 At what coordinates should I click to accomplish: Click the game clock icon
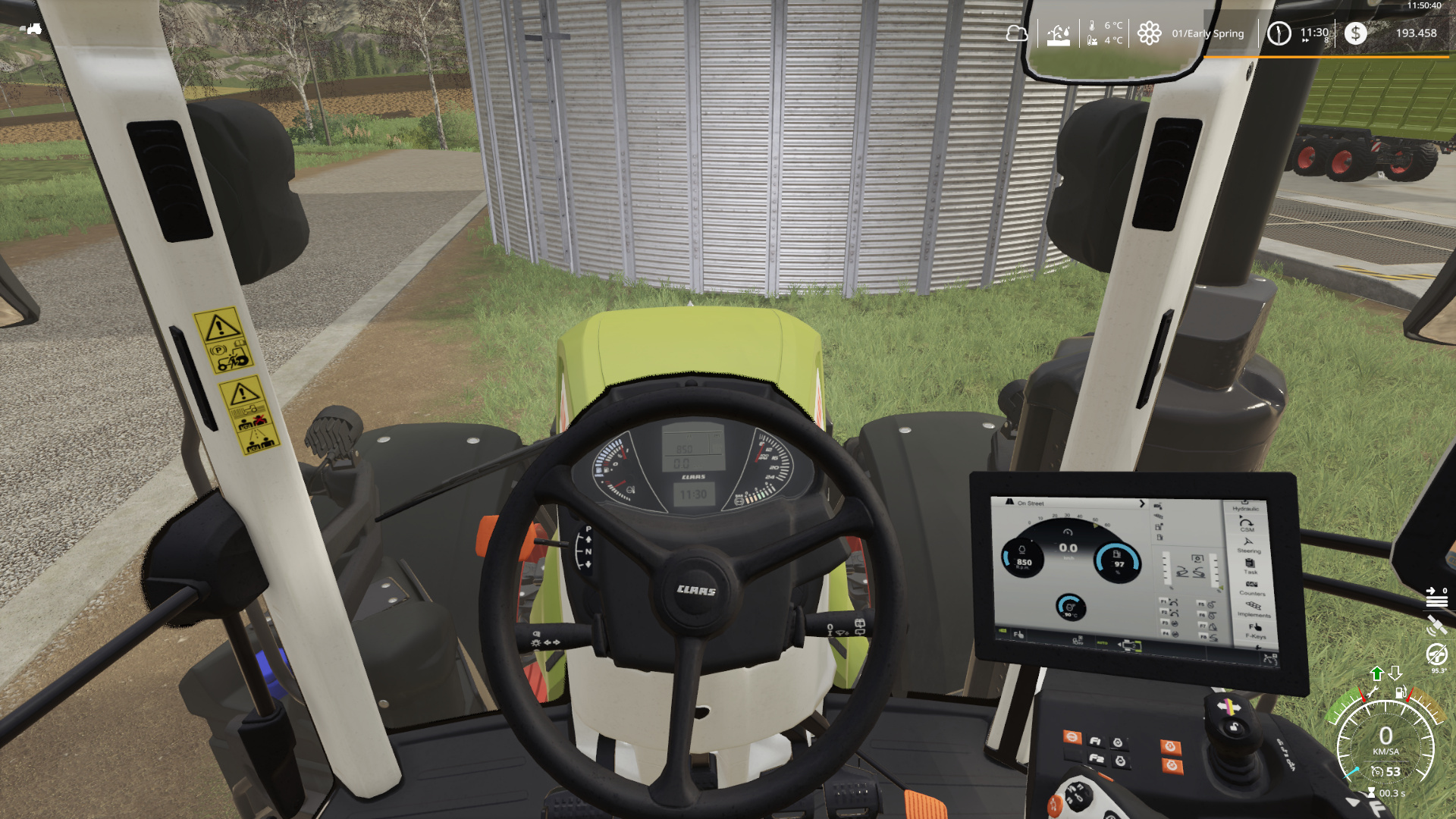[1279, 33]
